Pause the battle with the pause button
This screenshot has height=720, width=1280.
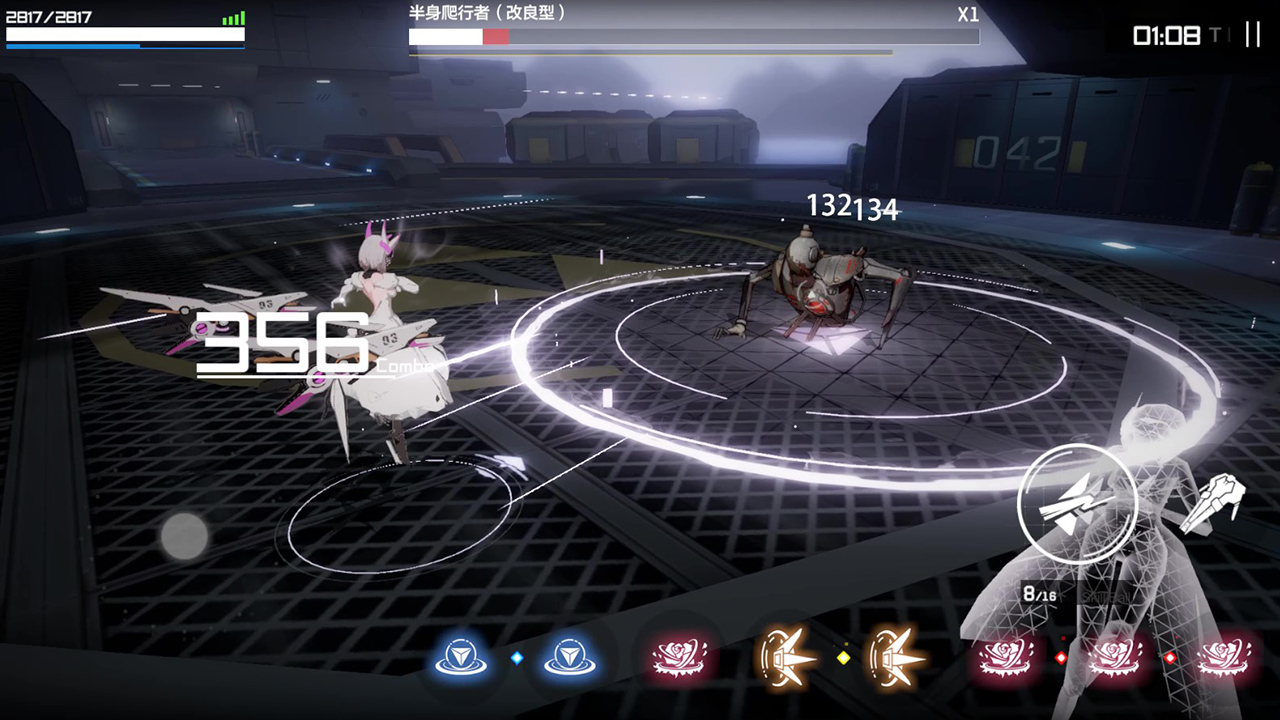point(1252,35)
